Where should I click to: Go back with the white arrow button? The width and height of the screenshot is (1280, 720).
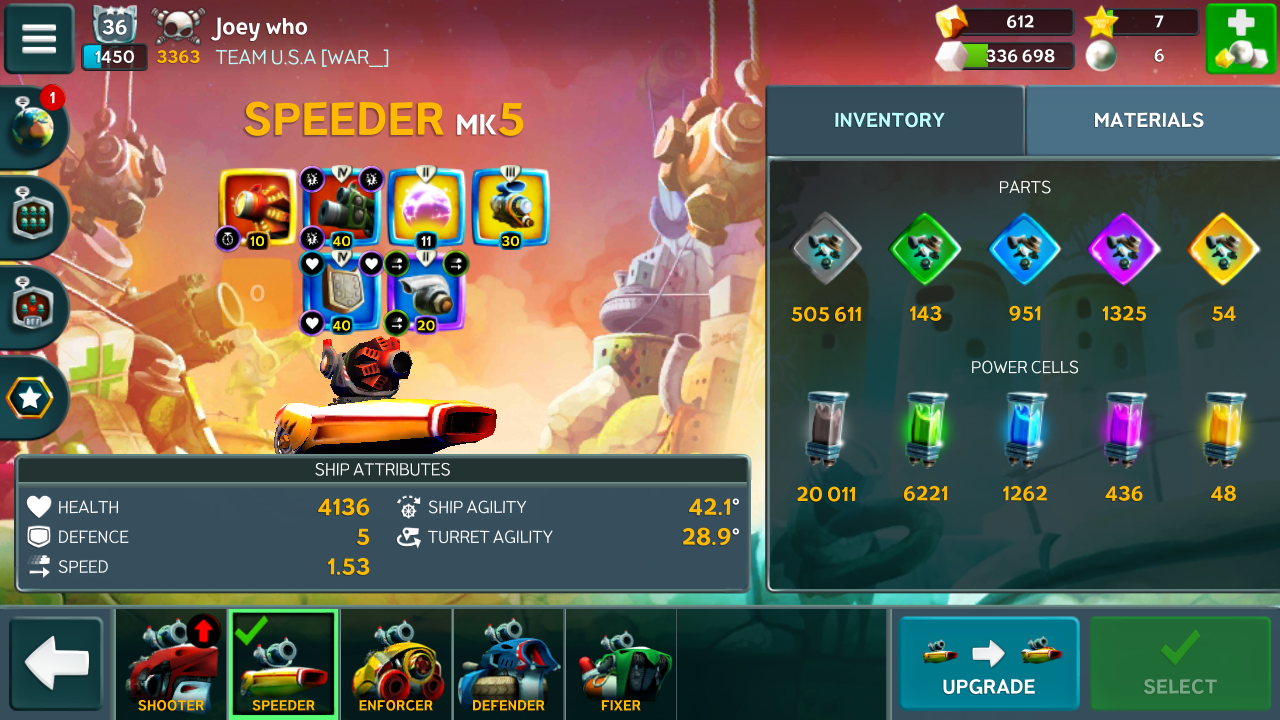coord(57,664)
